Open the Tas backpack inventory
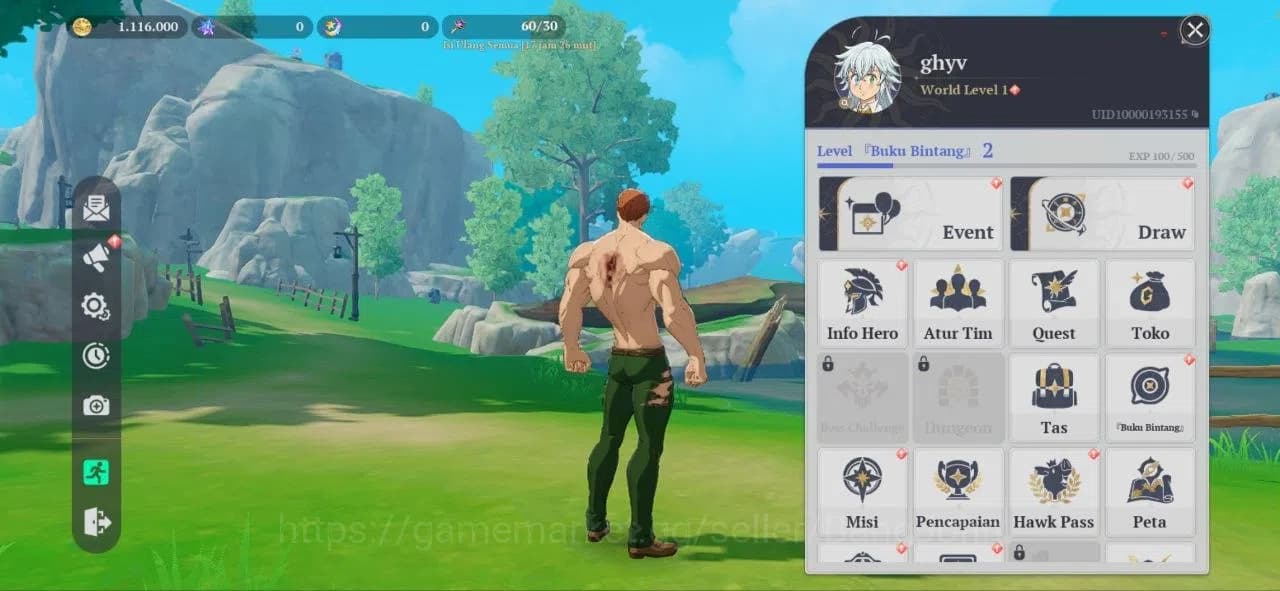The width and height of the screenshot is (1280, 591). [x=1054, y=398]
